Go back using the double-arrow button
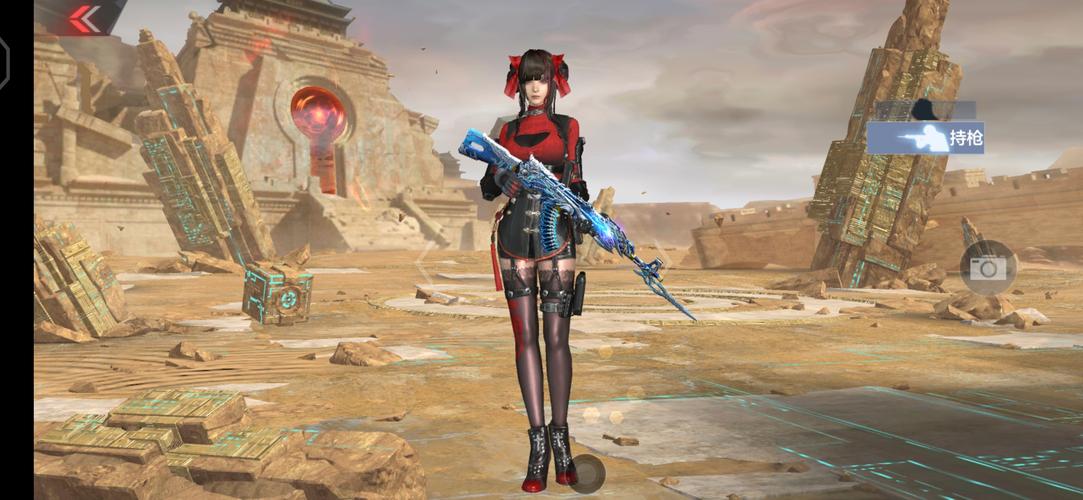This screenshot has width=1083, height=500. (x=84, y=17)
